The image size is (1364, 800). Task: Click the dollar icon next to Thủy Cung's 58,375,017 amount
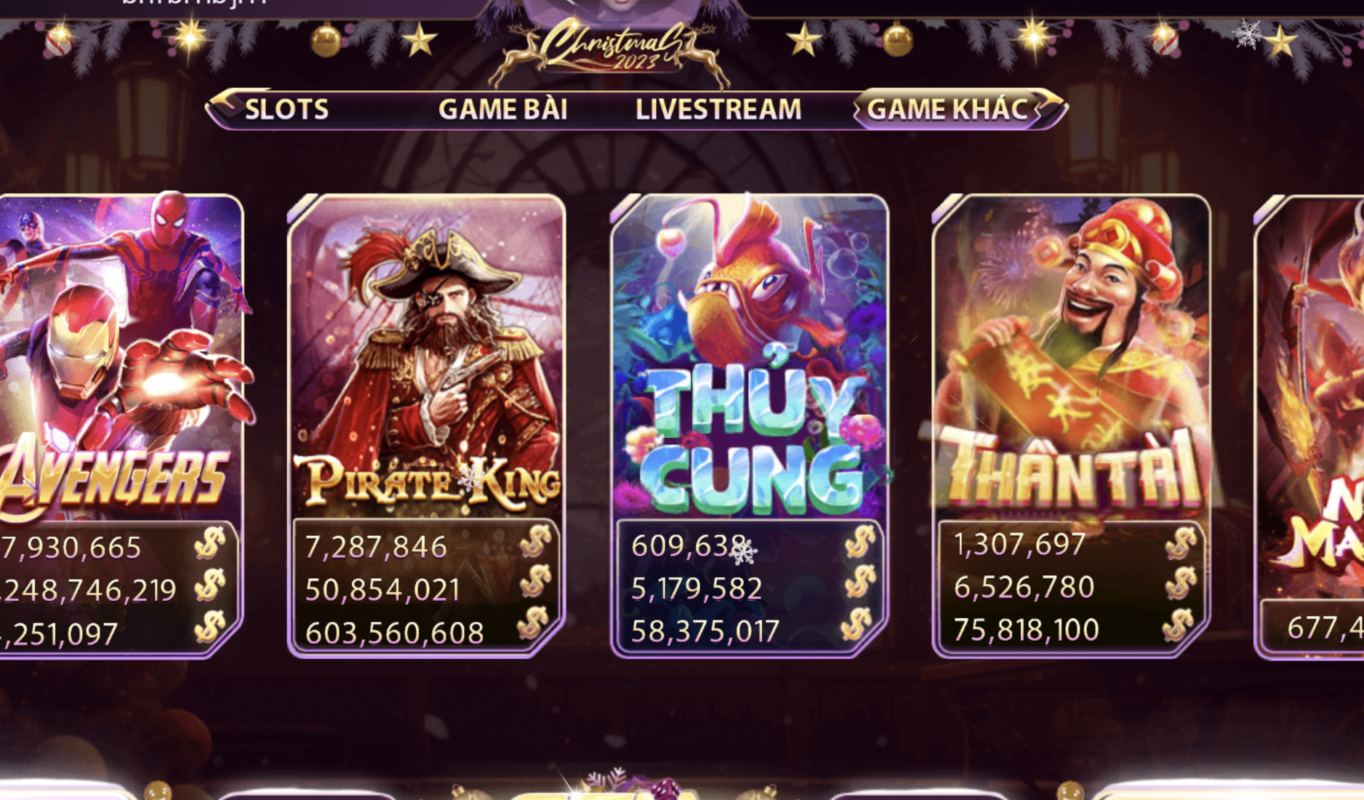click(x=861, y=627)
